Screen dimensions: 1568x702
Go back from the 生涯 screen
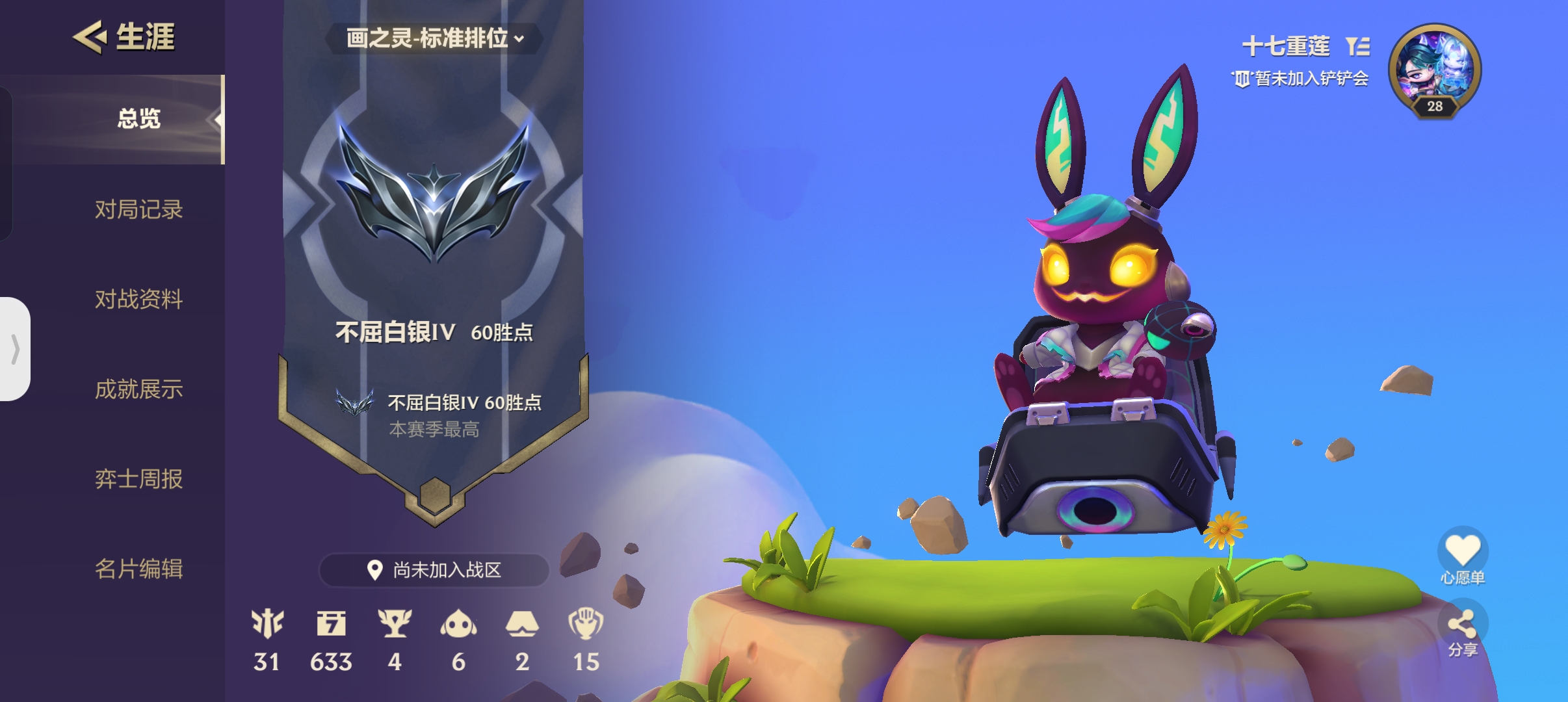pos(90,36)
